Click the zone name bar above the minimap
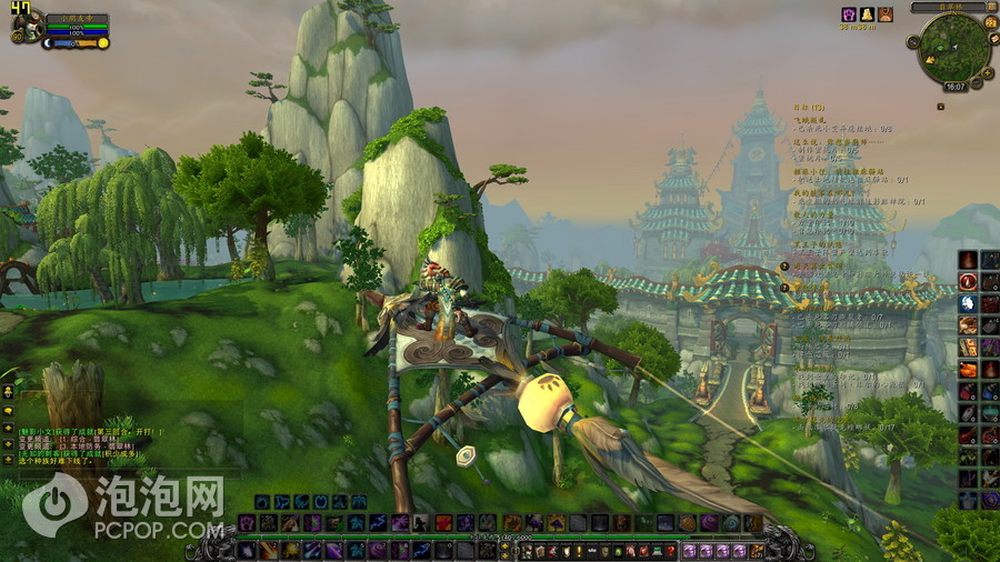1000x562 pixels. (946, 7)
